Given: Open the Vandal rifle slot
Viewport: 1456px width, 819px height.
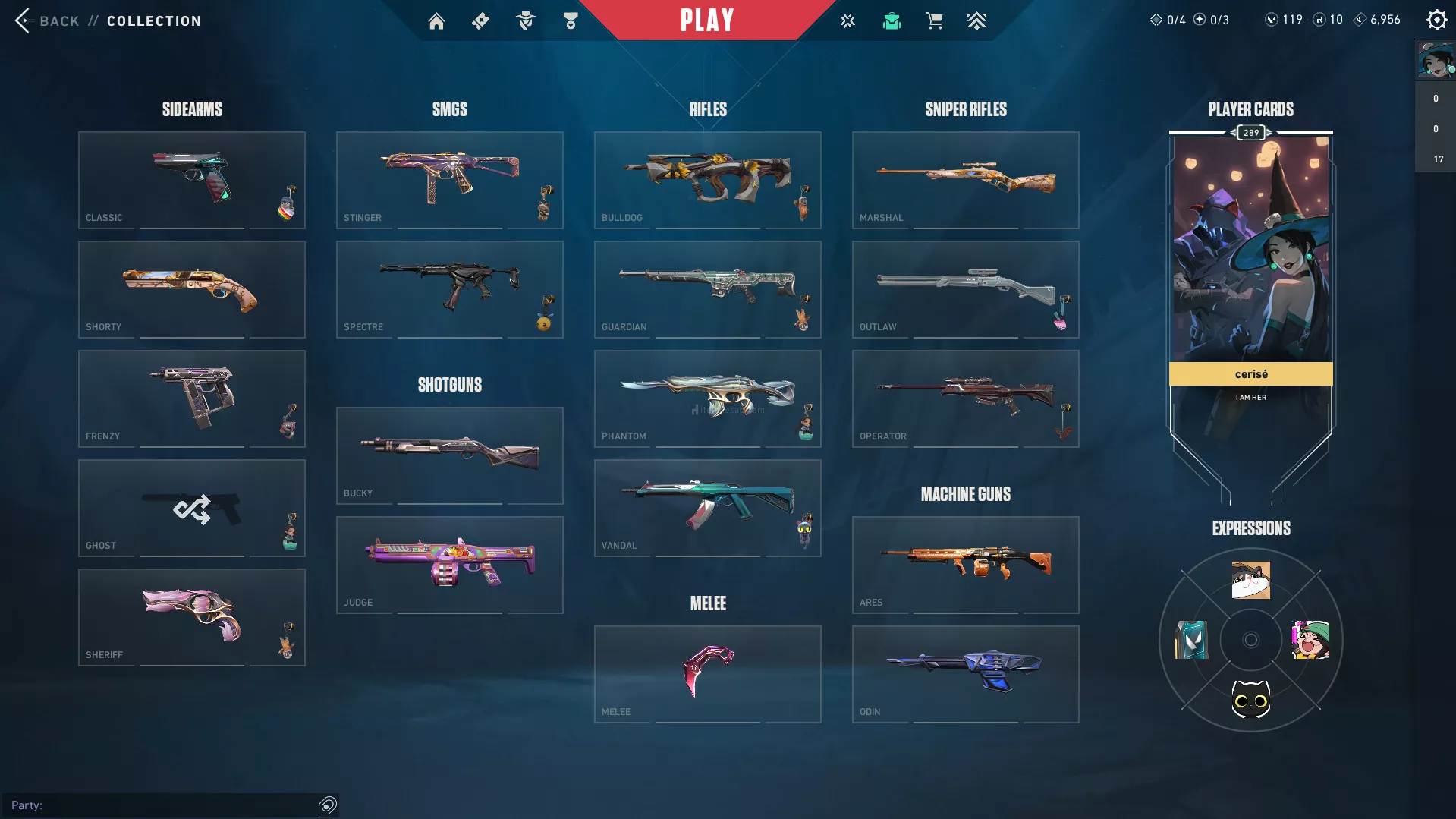Looking at the screenshot, I should 707,508.
